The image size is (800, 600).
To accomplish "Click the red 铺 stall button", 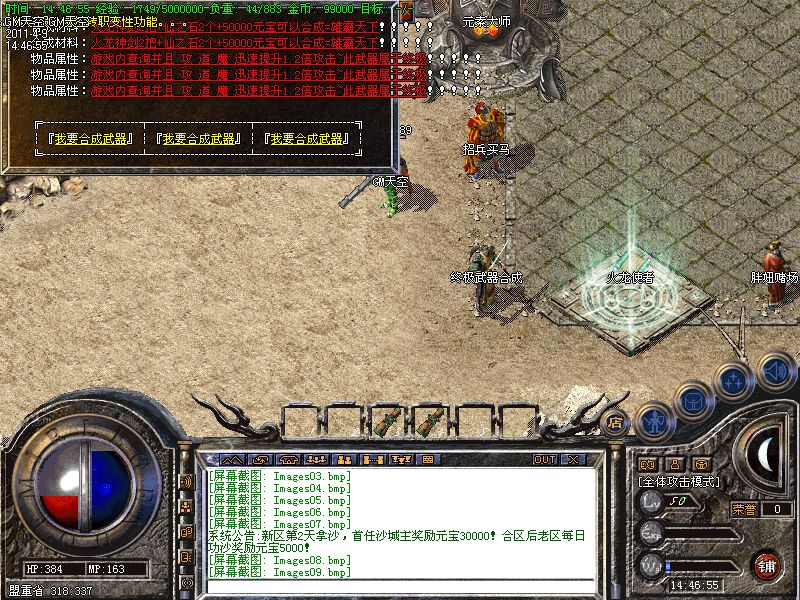I will (767, 564).
